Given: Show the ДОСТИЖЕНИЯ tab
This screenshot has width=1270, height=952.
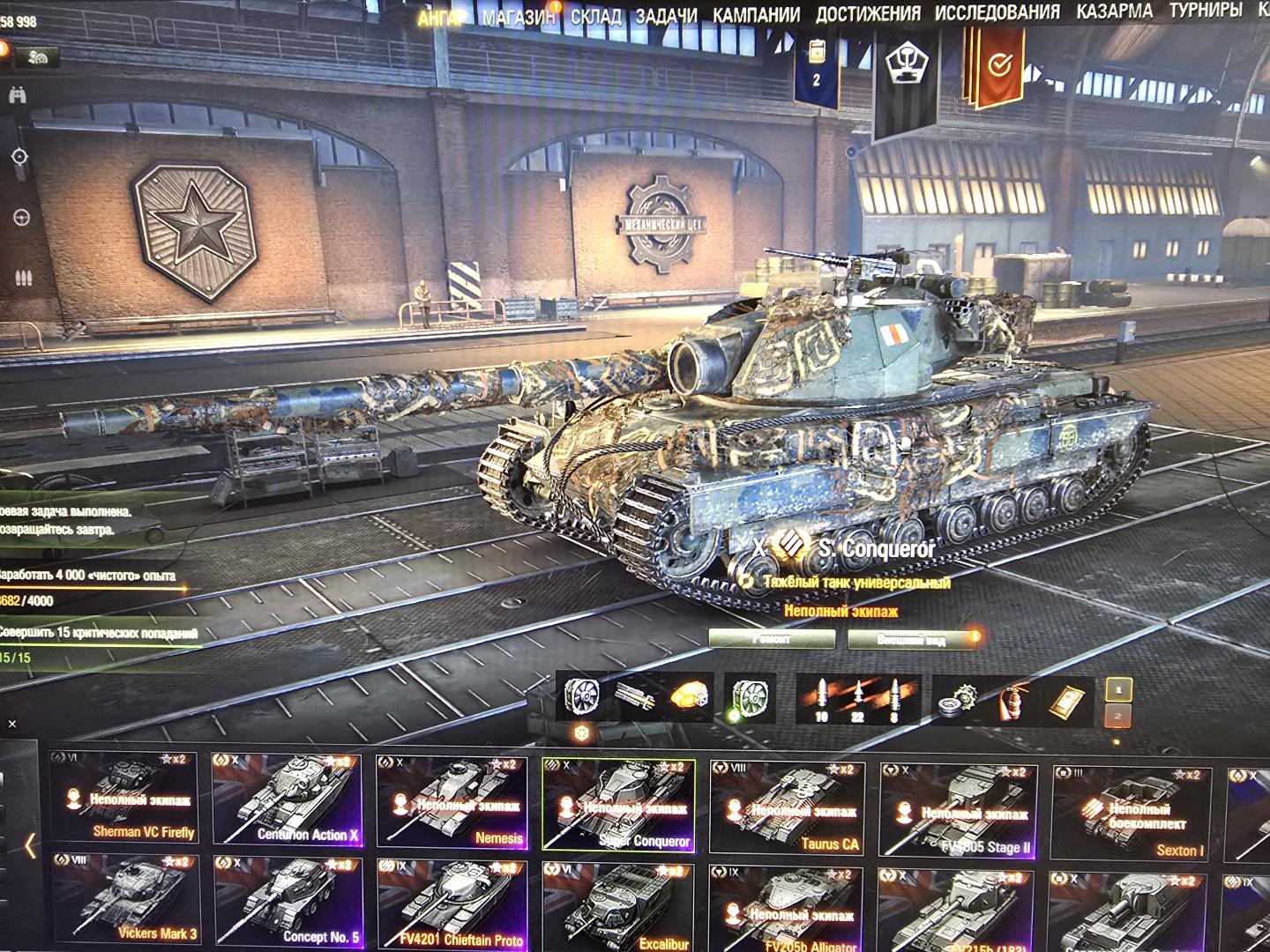Looking at the screenshot, I should coord(868,14).
